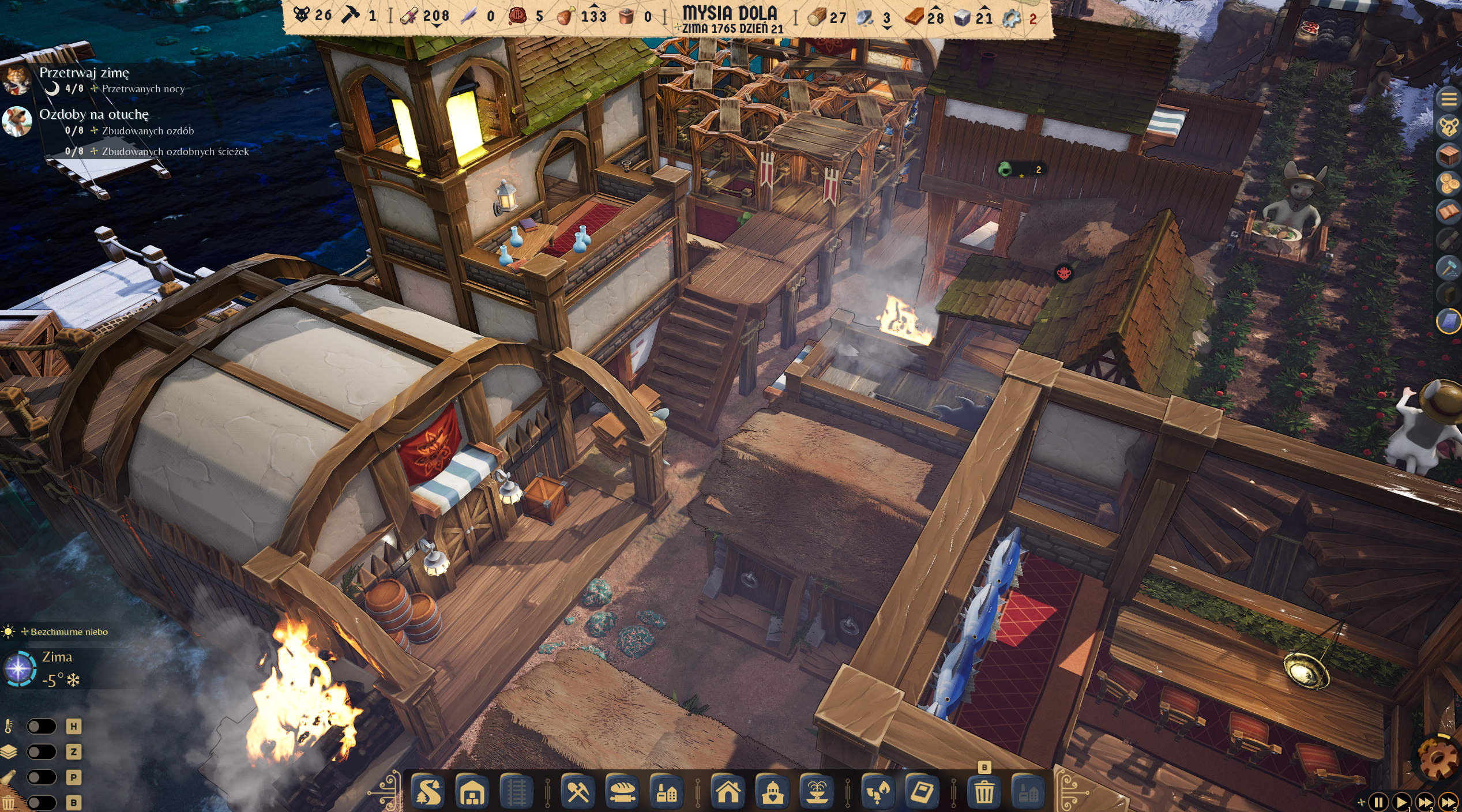Set game to normal play speed
1462x812 pixels.
pos(1401,802)
